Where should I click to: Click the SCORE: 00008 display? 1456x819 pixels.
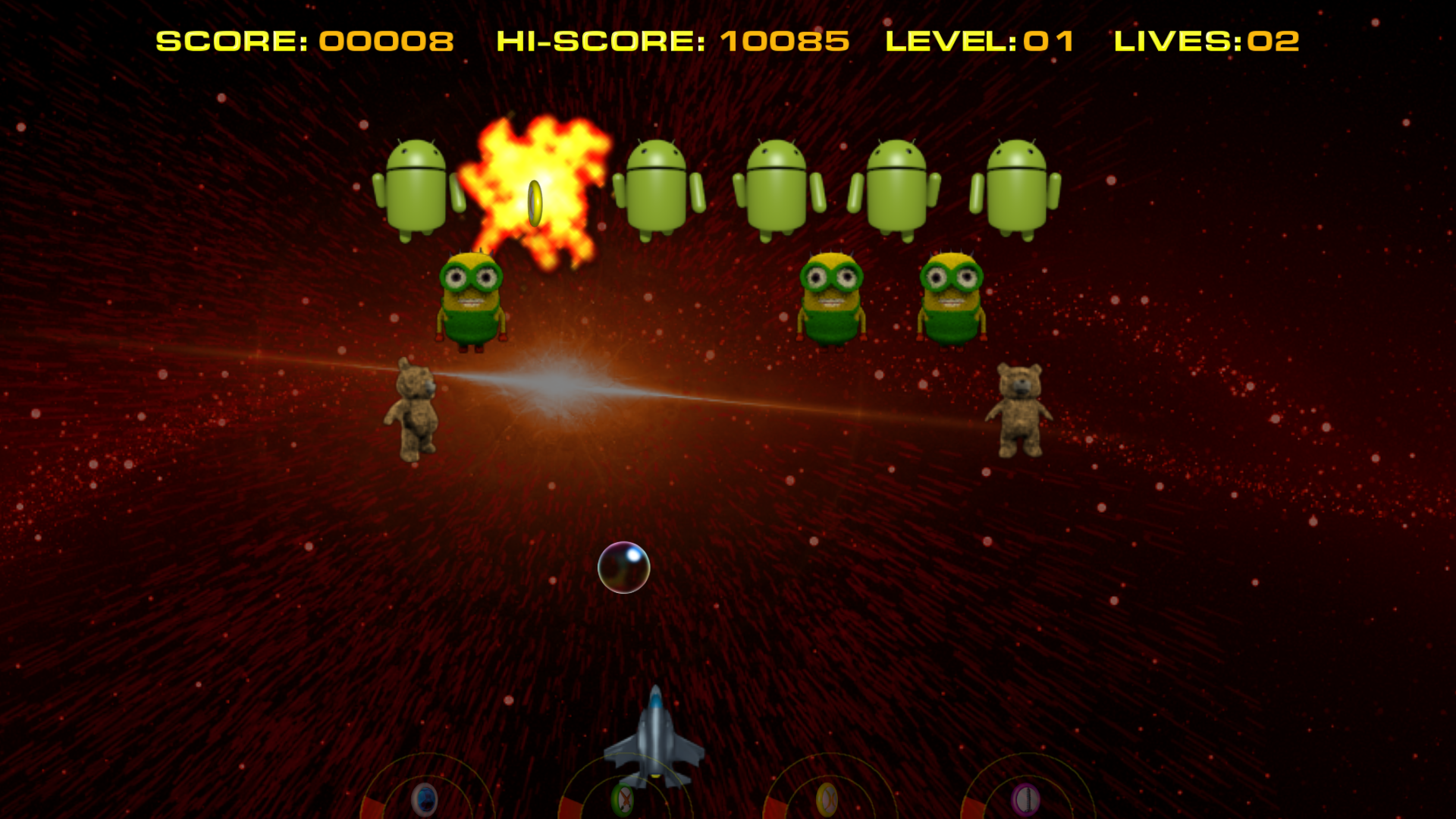point(305,41)
